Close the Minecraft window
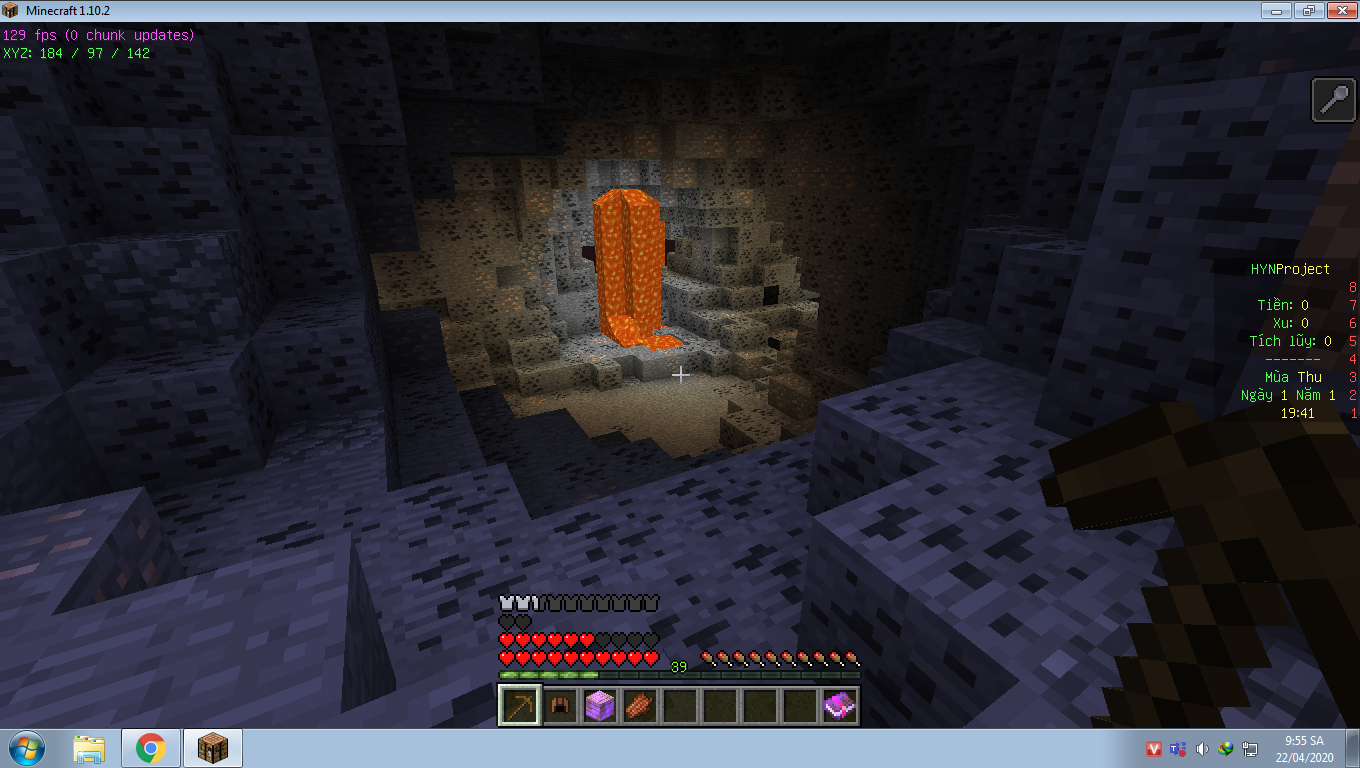 click(1339, 10)
